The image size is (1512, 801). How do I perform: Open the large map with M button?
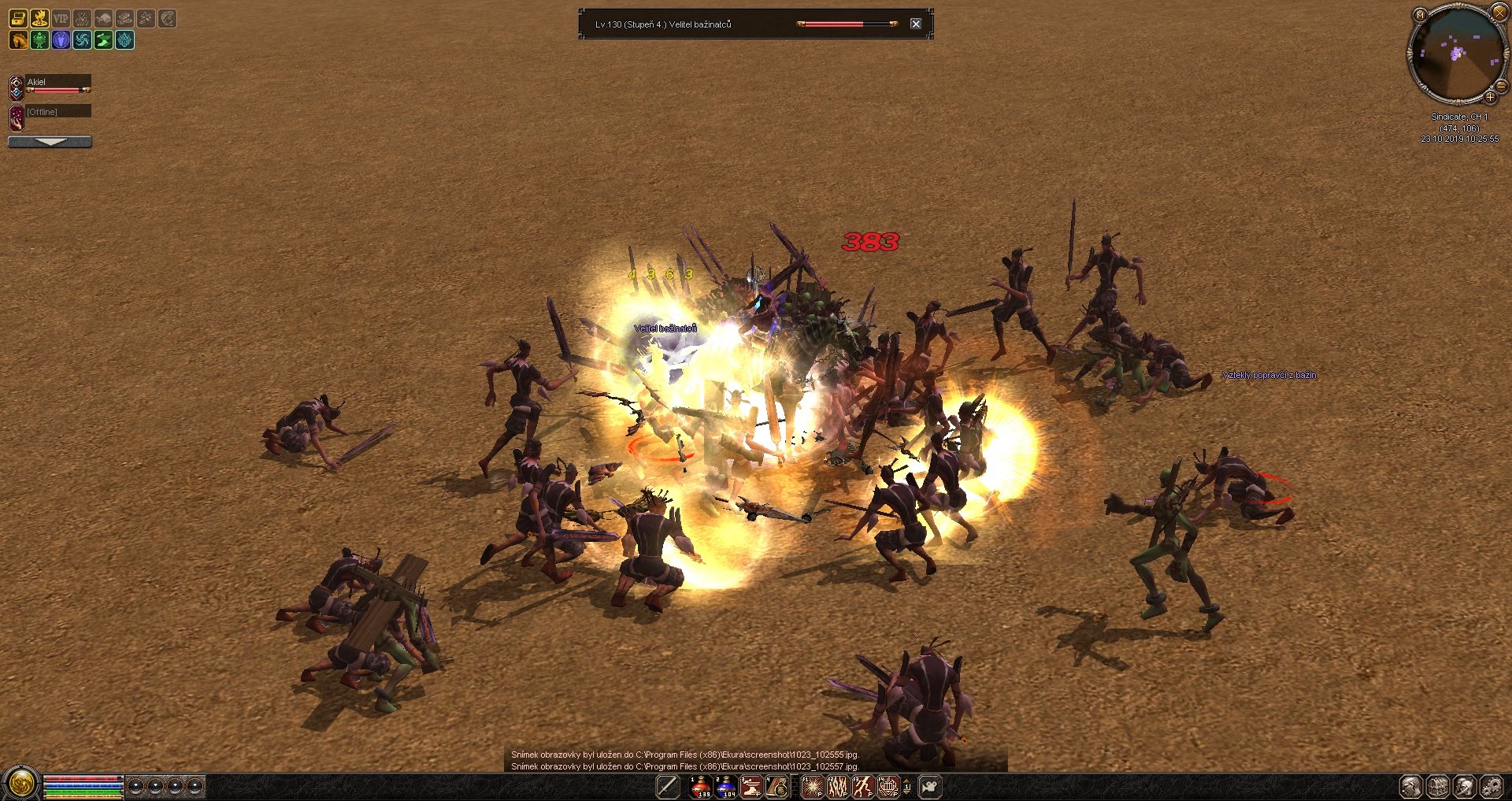tap(1420, 15)
